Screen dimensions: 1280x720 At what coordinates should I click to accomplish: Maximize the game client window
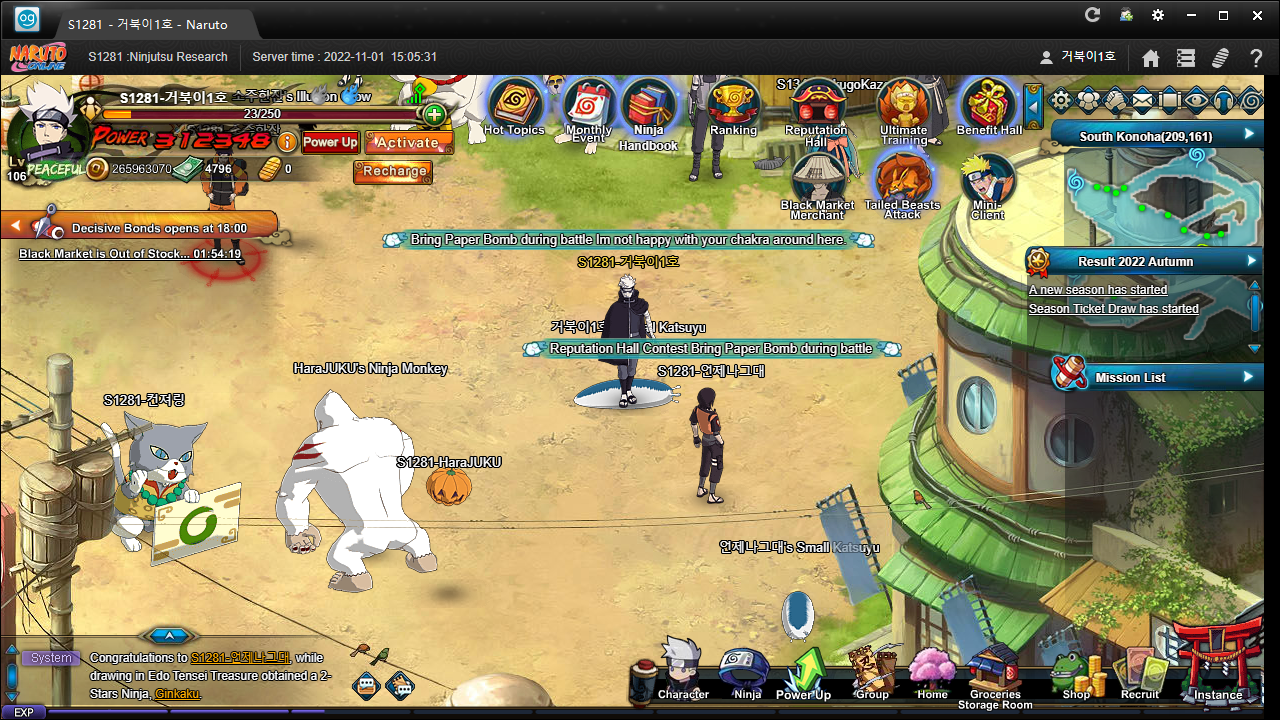coord(1222,15)
